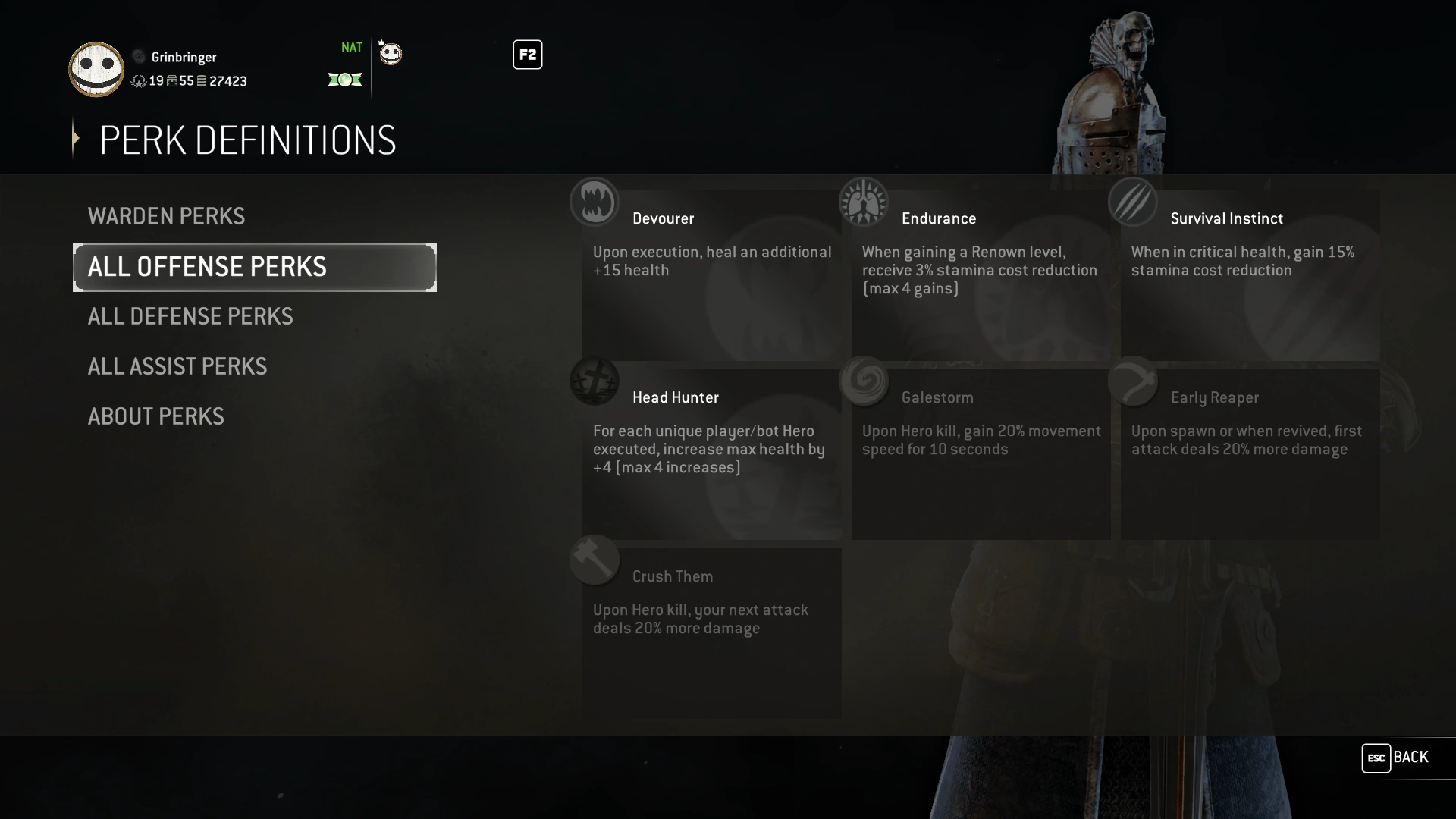
Task: View the ABOUT PERKS page
Action: coord(155,416)
